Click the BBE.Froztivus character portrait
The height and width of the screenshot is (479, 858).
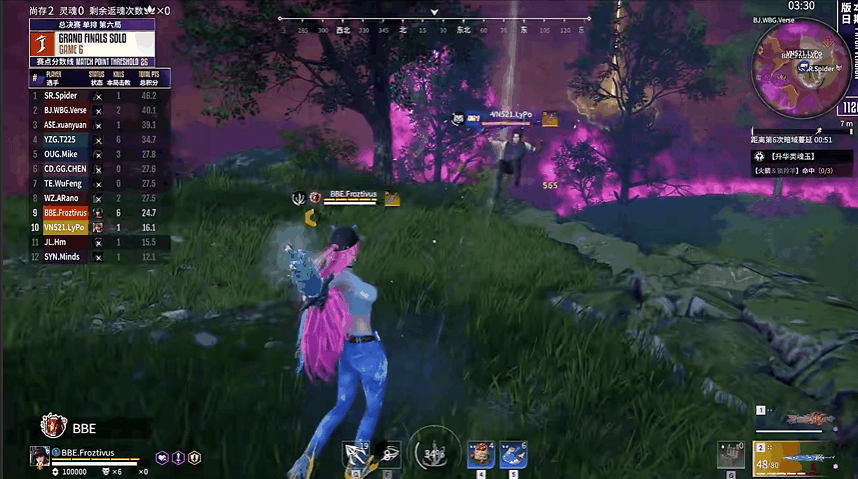pyautogui.click(x=41, y=457)
